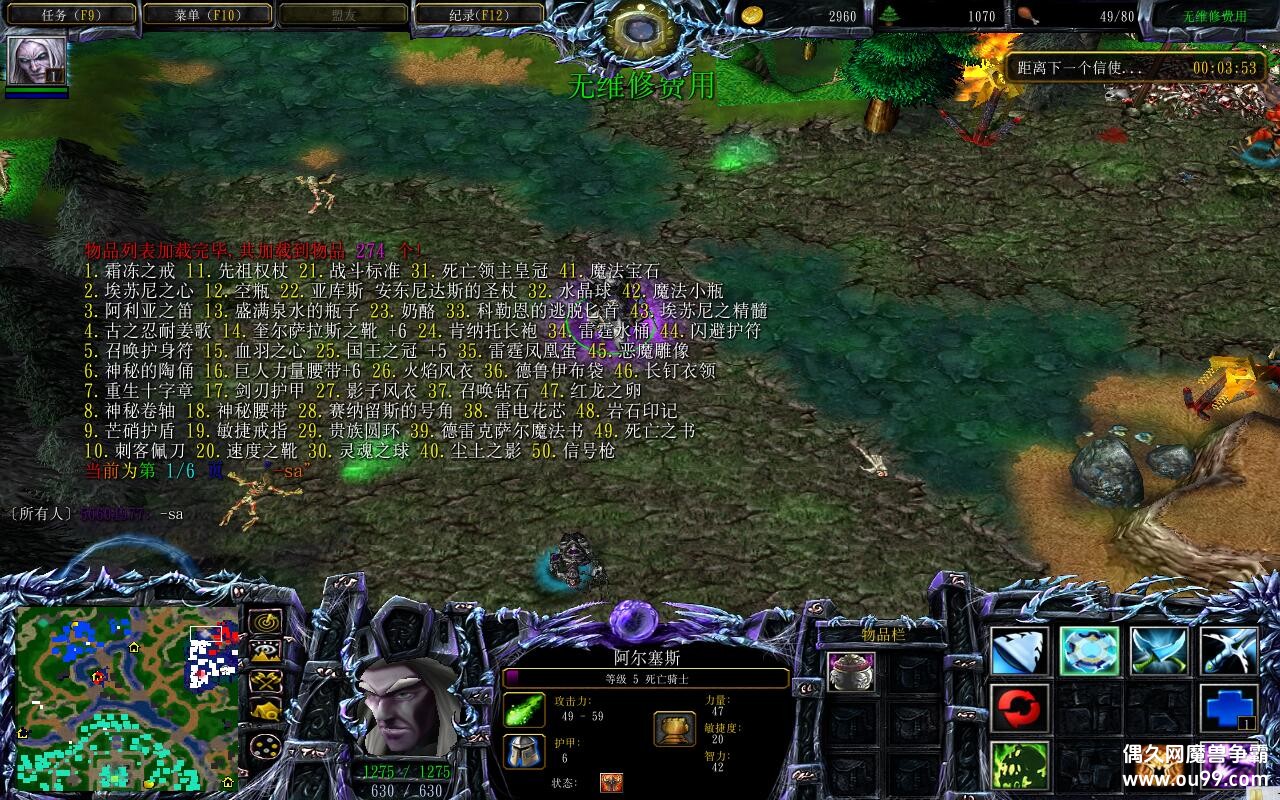1280x800 pixels.
Task: Click the curved sword ability icon
Action: (x=1230, y=650)
